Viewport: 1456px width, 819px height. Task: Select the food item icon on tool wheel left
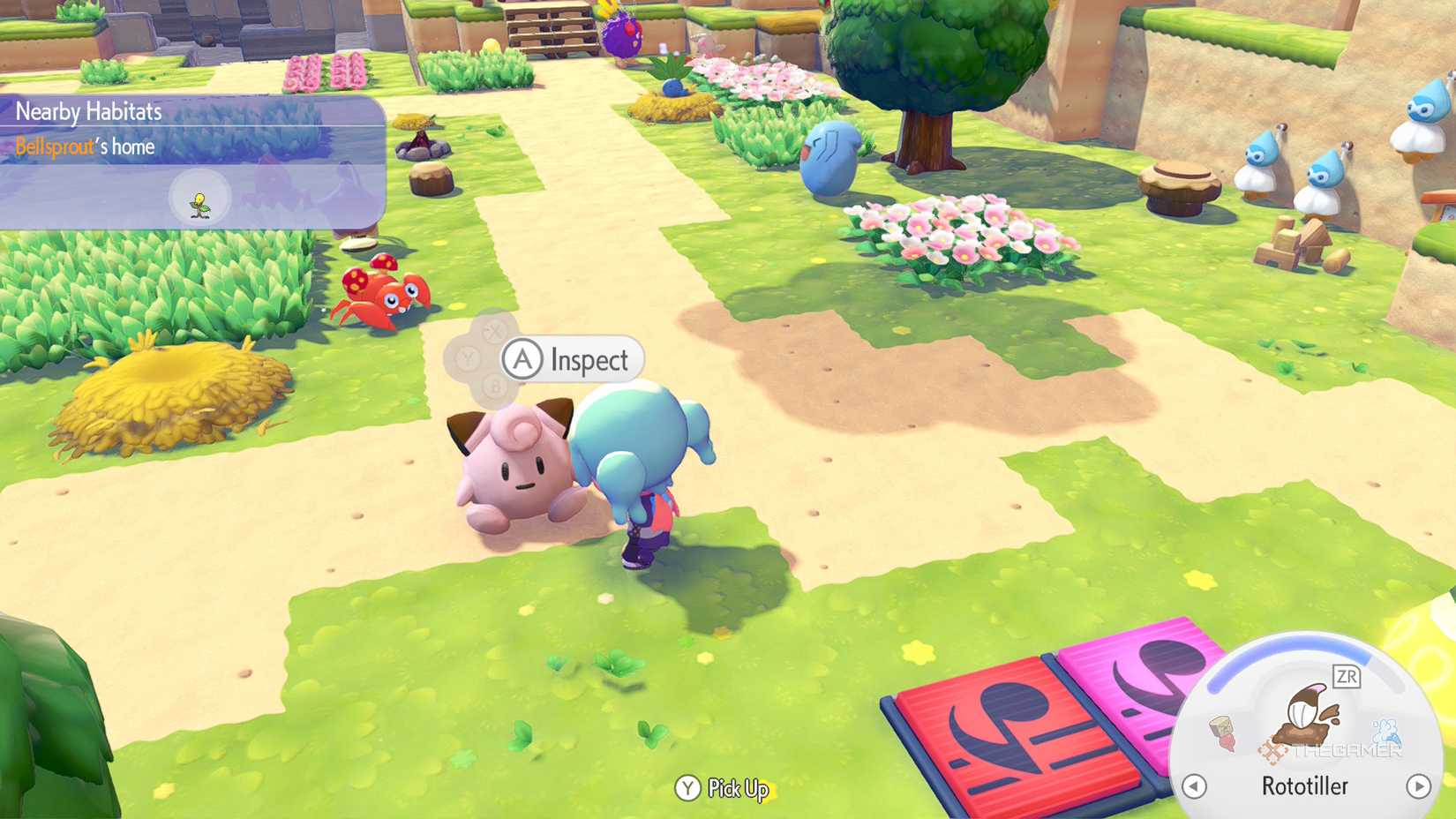click(1223, 731)
